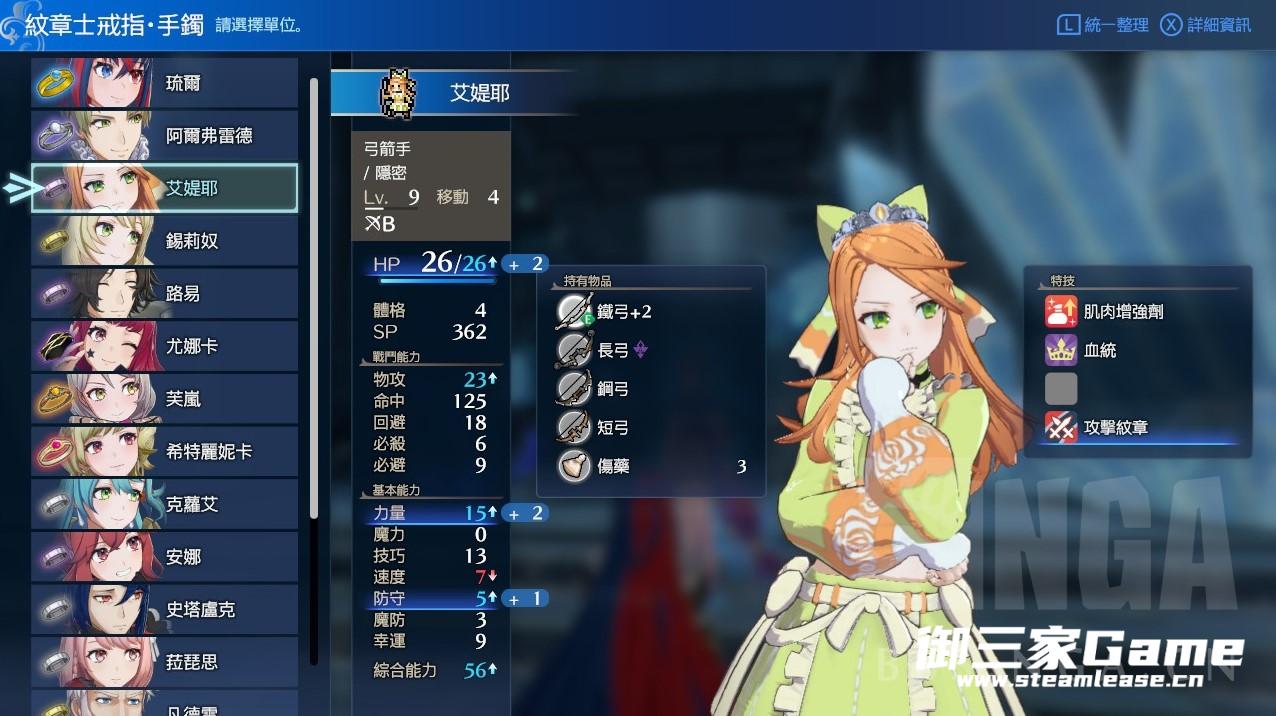Select unit 路易
The image size is (1276, 716).
(x=165, y=294)
